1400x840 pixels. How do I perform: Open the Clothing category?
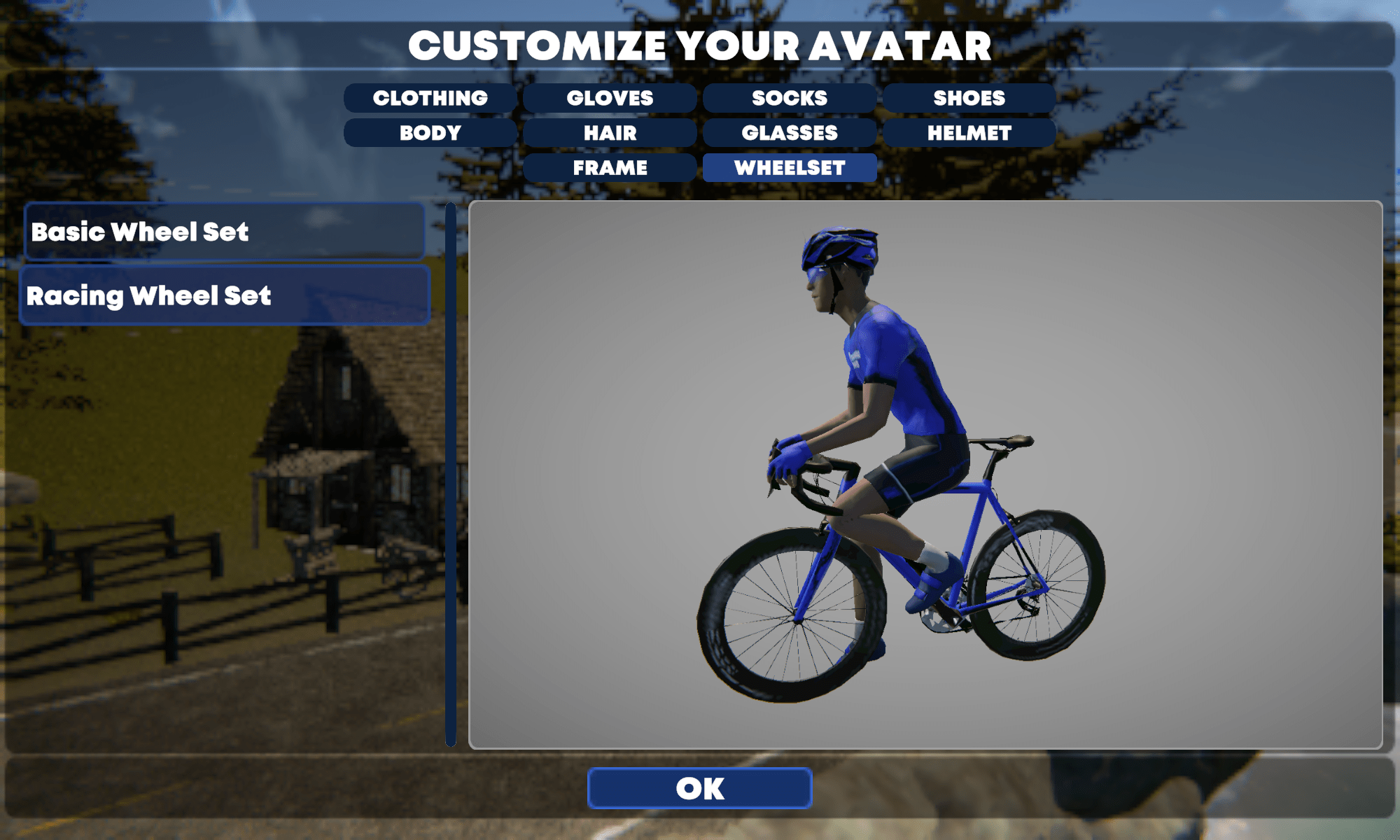pyautogui.click(x=430, y=98)
